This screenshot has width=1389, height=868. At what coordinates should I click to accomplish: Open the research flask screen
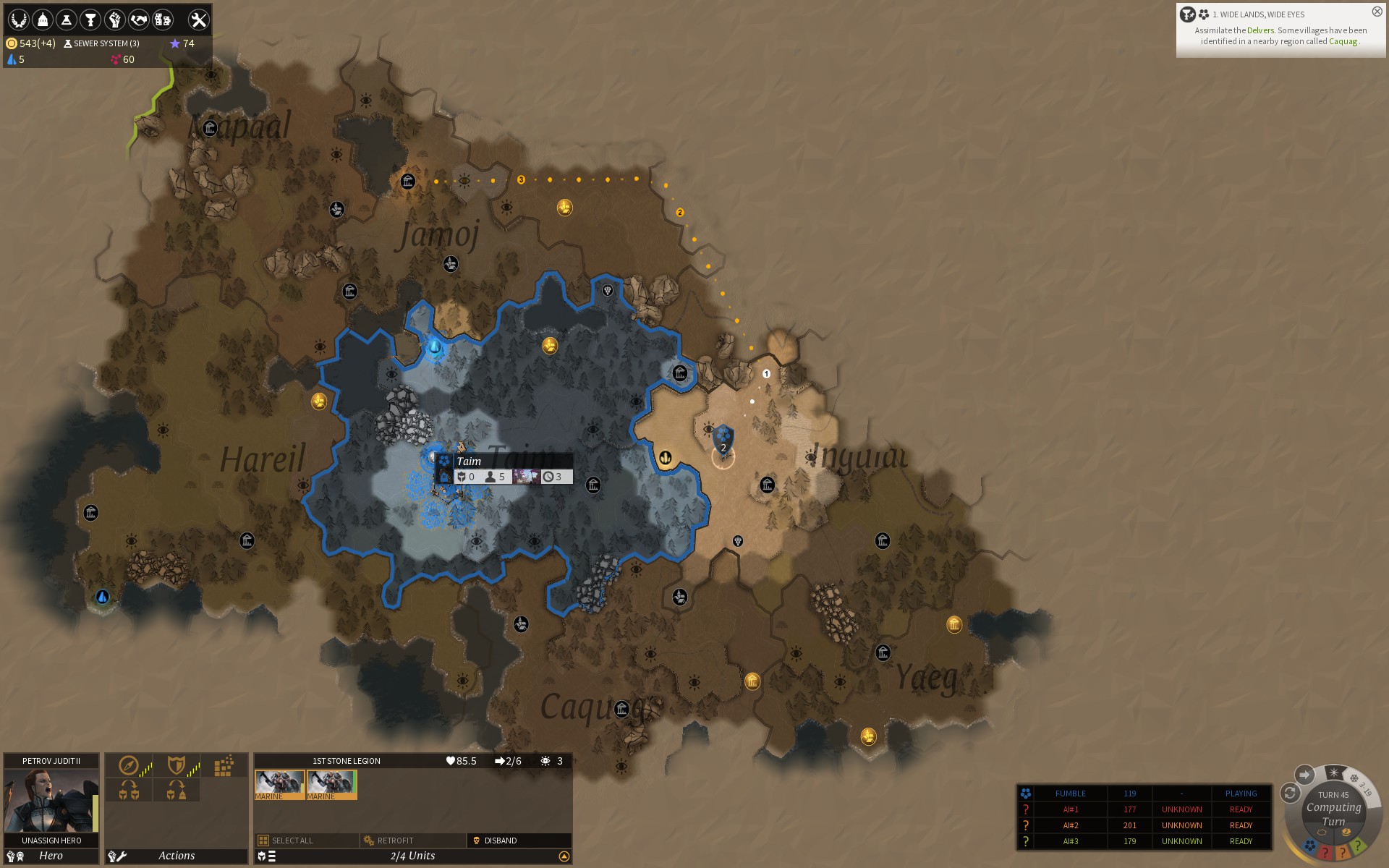coord(67,20)
